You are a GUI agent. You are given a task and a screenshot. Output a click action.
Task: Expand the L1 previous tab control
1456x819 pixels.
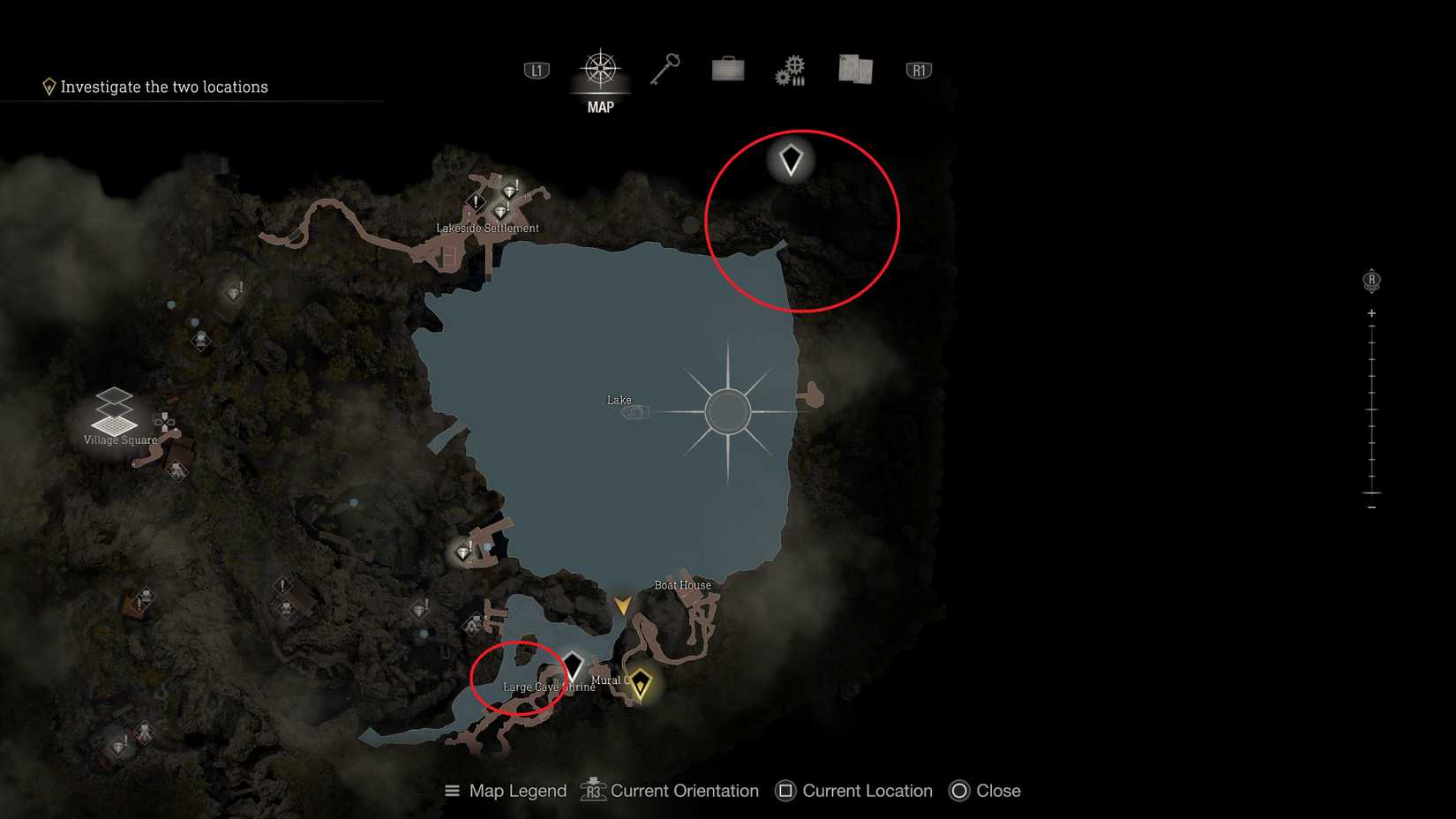537,70
